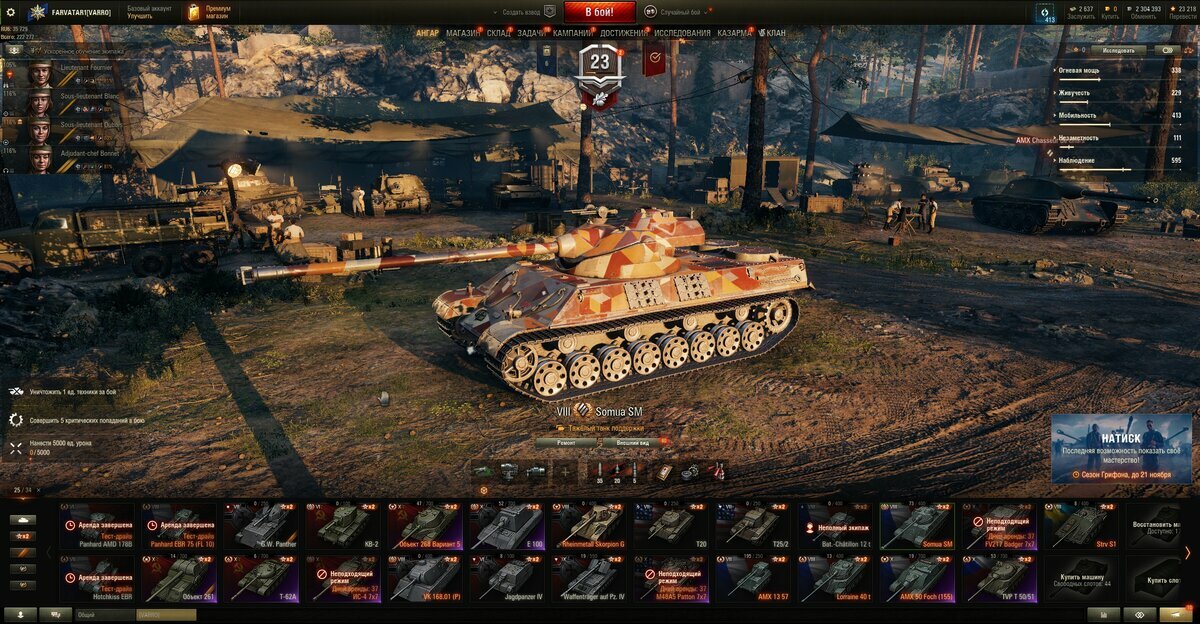Switch to the «Казарма» tab
The height and width of the screenshot is (624, 1200).
pos(734,33)
